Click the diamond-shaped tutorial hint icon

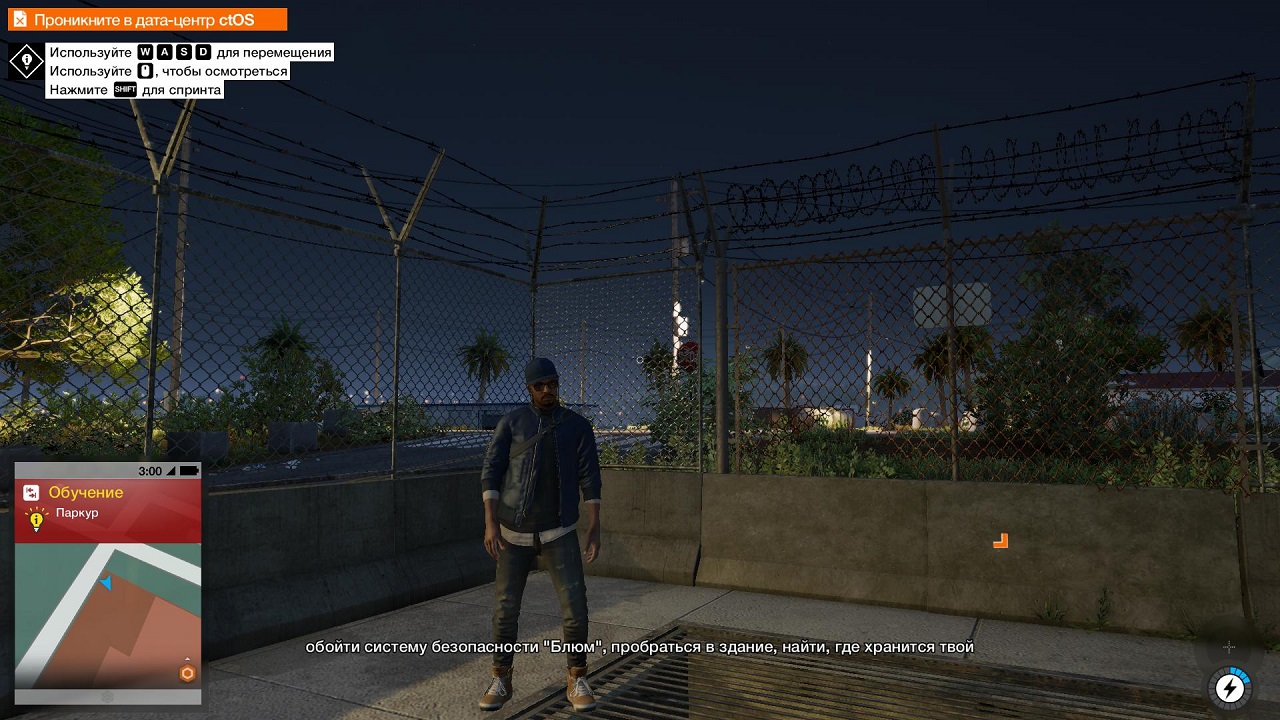coord(24,62)
